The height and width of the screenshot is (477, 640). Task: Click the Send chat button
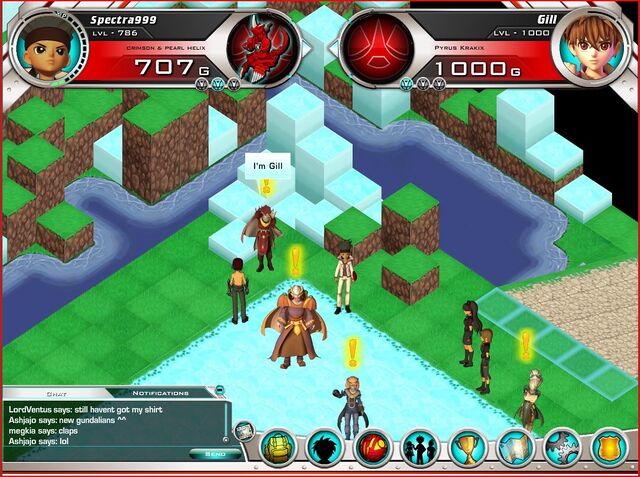(214, 453)
